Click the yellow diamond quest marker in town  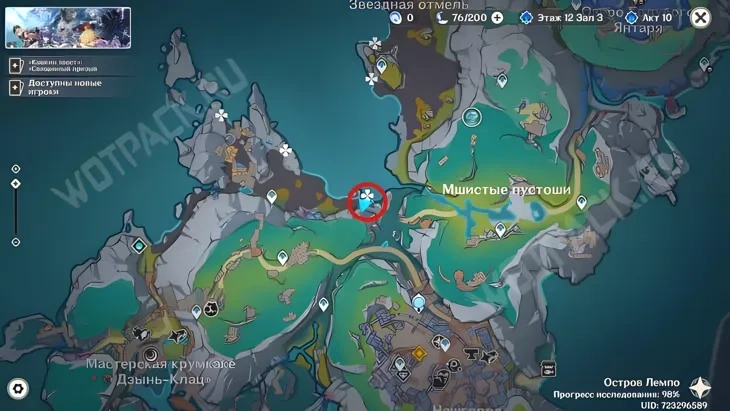[419, 354]
